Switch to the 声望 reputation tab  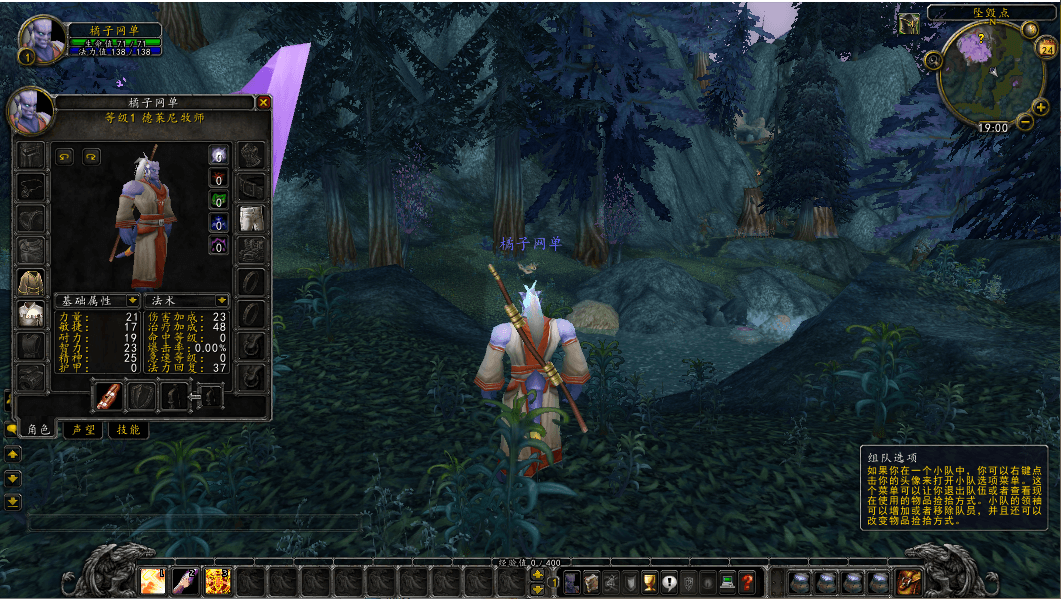[84, 429]
